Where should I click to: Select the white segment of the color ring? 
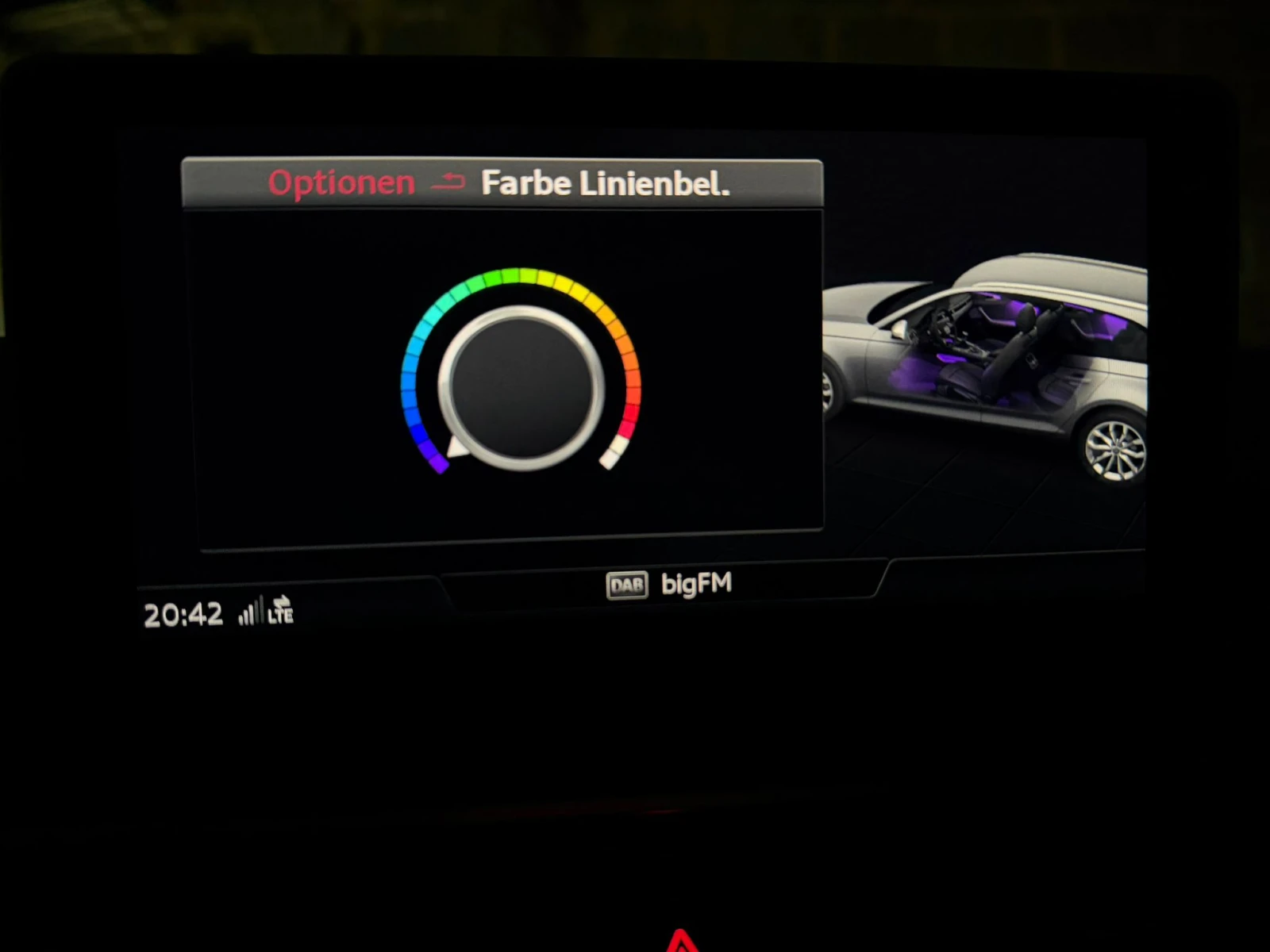tap(613, 453)
